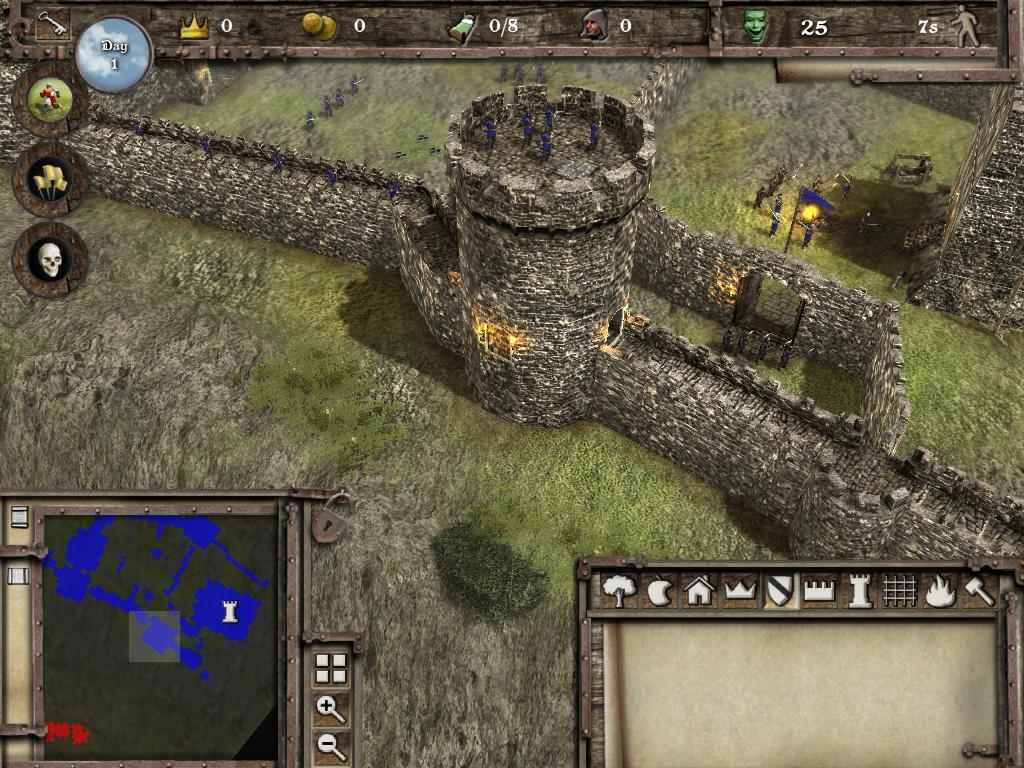Image resolution: width=1024 pixels, height=768 pixels.
Task: Select the hammer category tab
Action: pyautogui.click(x=978, y=591)
